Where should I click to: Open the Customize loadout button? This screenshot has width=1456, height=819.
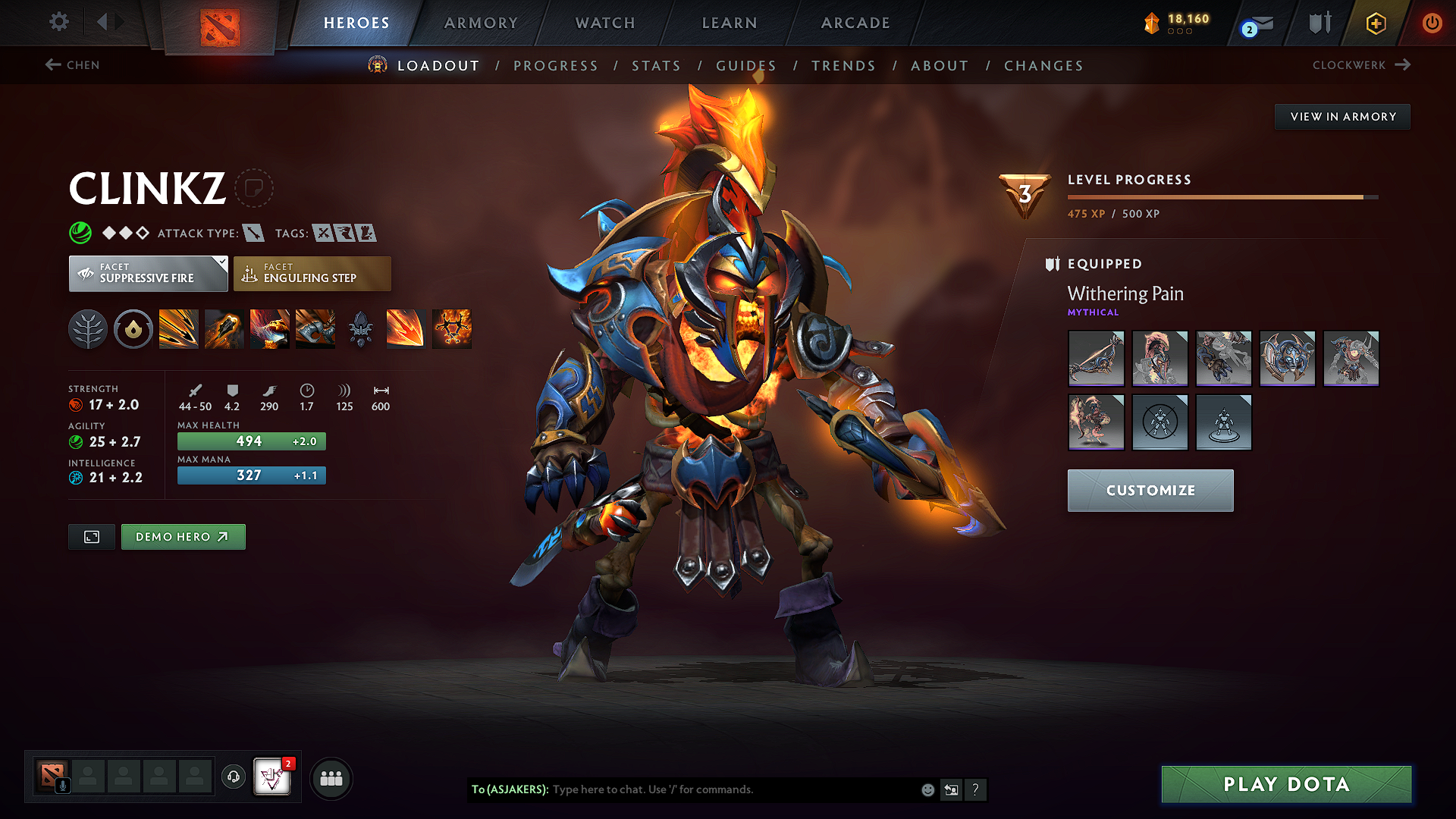point(1150,491)
